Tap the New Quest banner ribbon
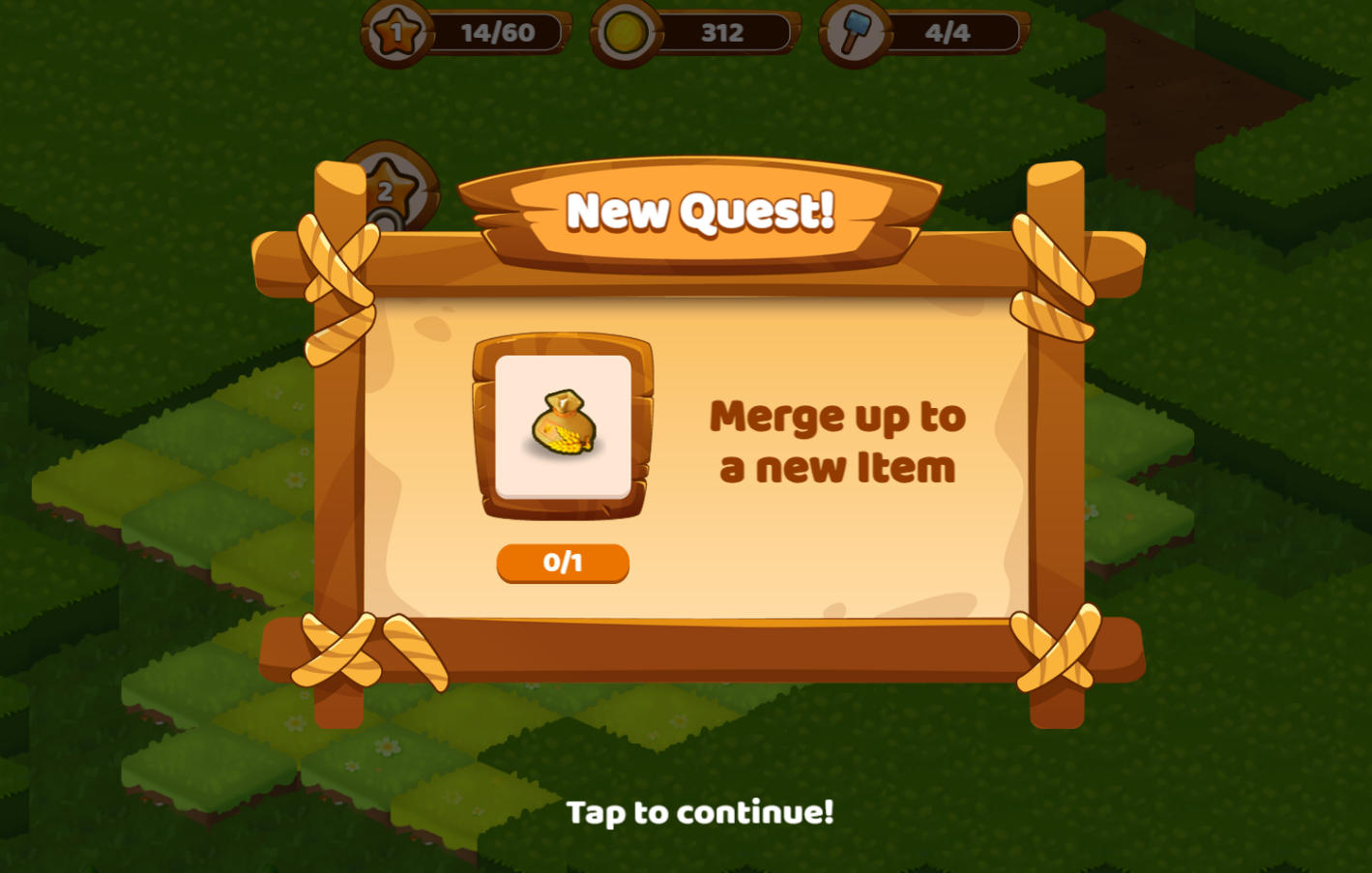 point(702,211)
